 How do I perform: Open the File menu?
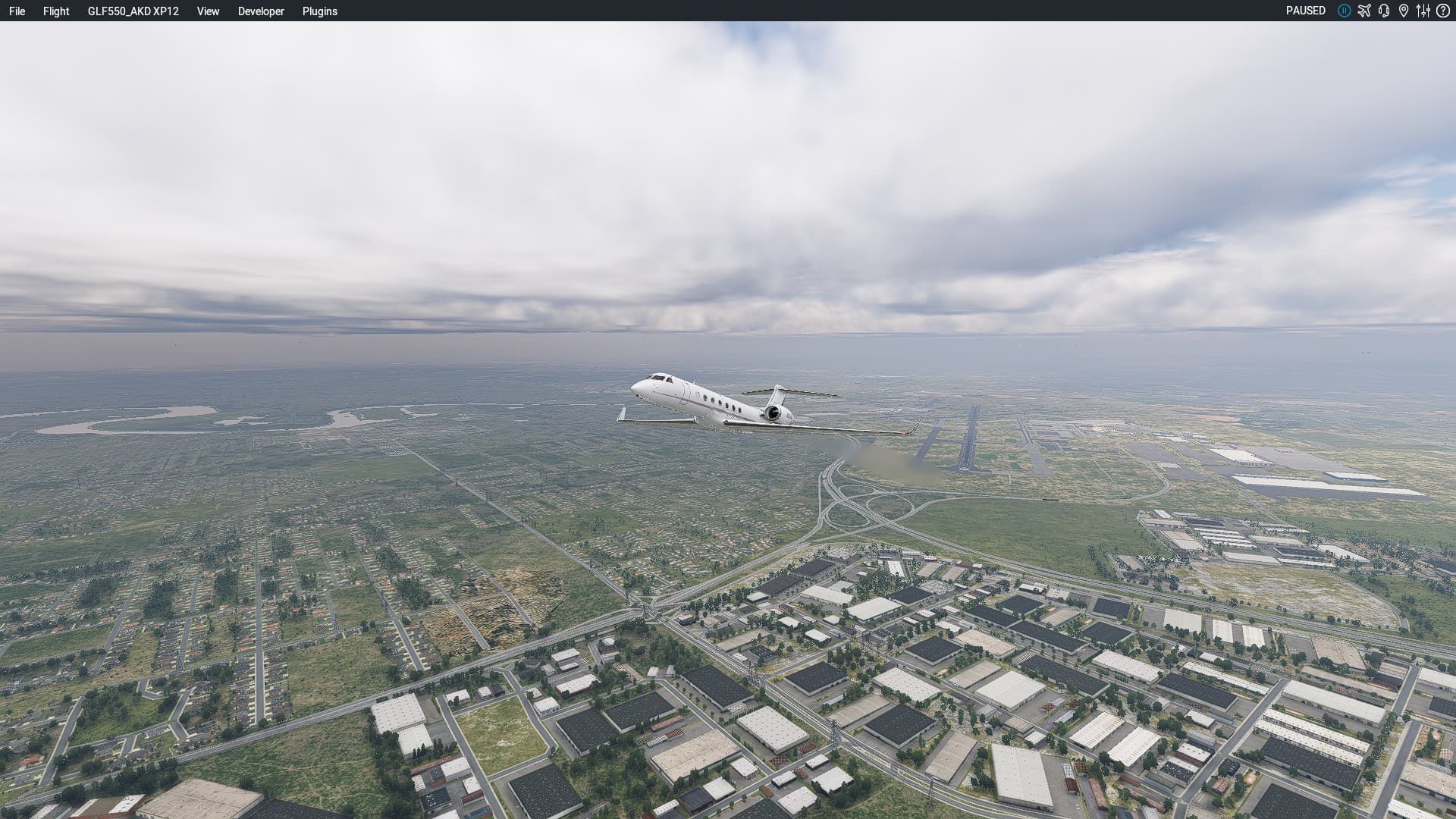pyautogui.click(x=17, y=11)
